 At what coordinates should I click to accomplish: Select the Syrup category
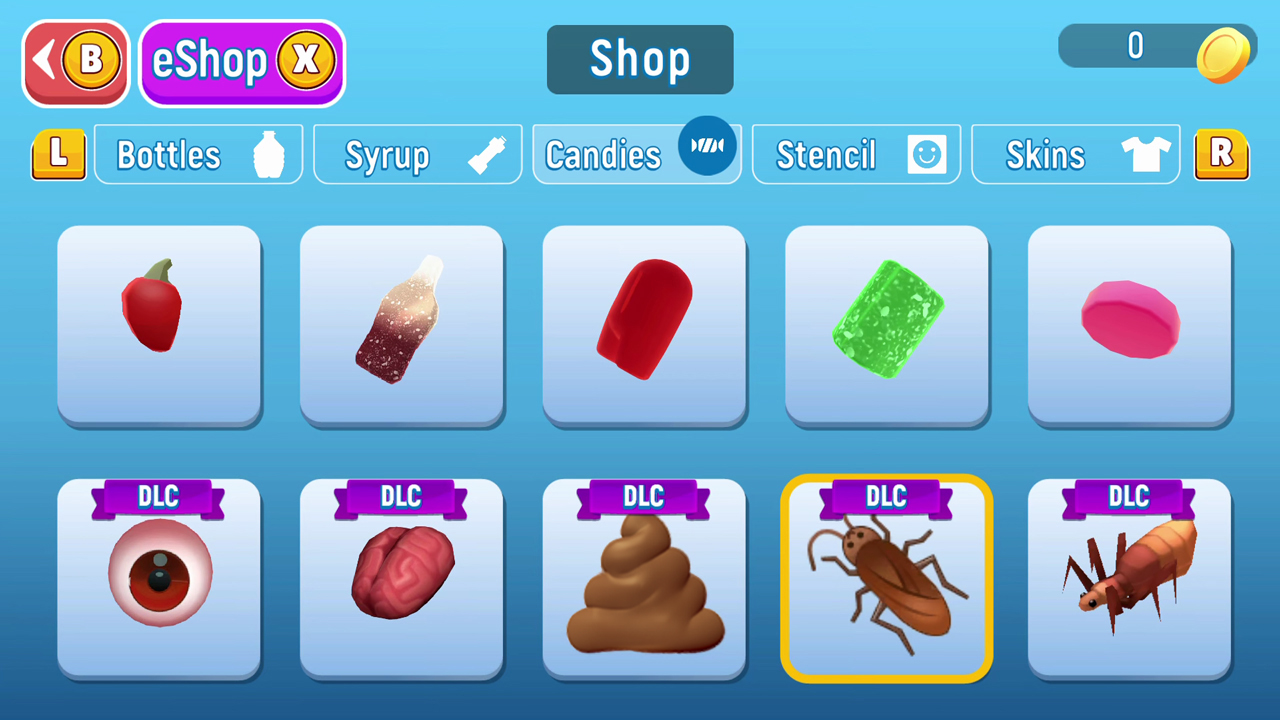(x=417, y=154)
